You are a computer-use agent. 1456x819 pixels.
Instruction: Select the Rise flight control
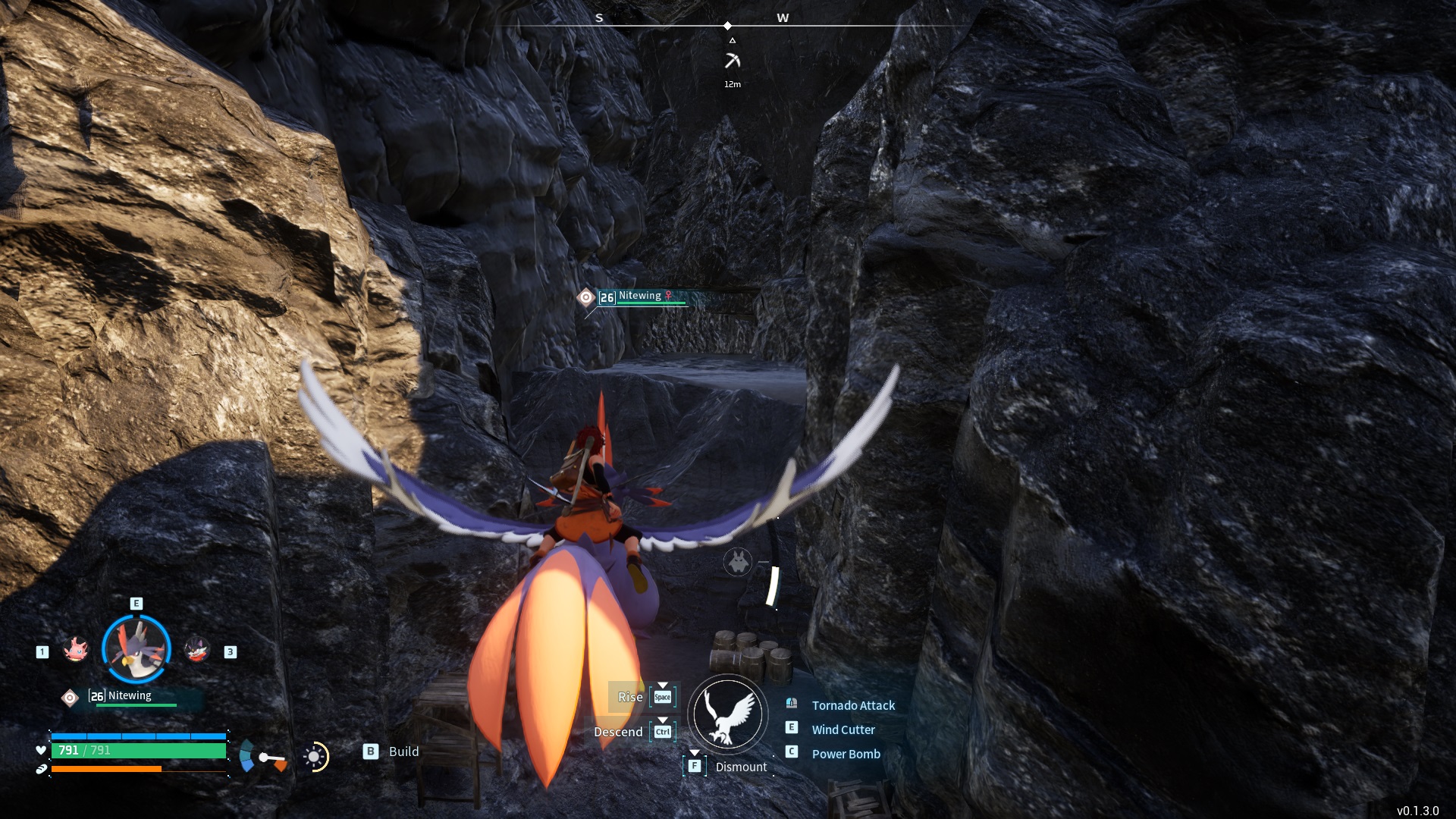pos(630,697)
